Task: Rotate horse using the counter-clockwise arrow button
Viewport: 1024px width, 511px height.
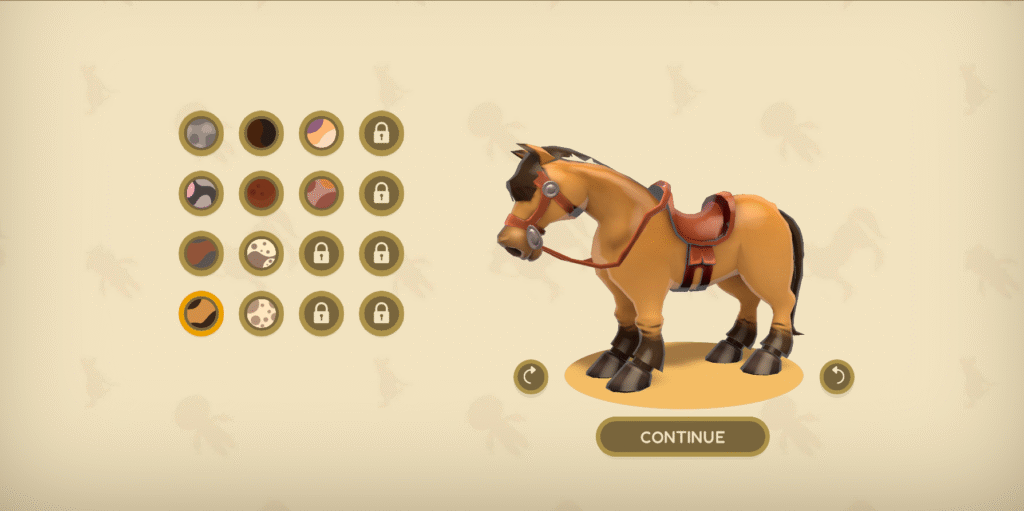Action: (837, 377)
